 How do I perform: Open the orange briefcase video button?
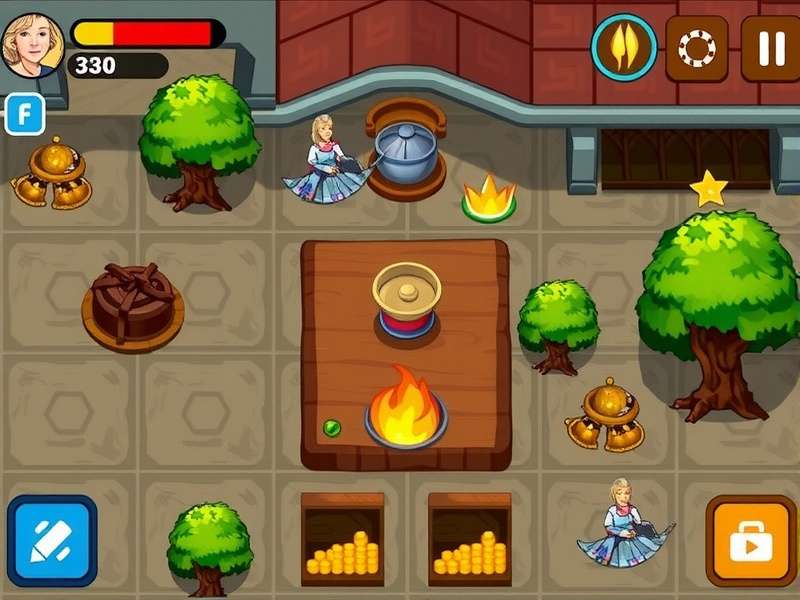pyautogui.click(x=751, y=540)
